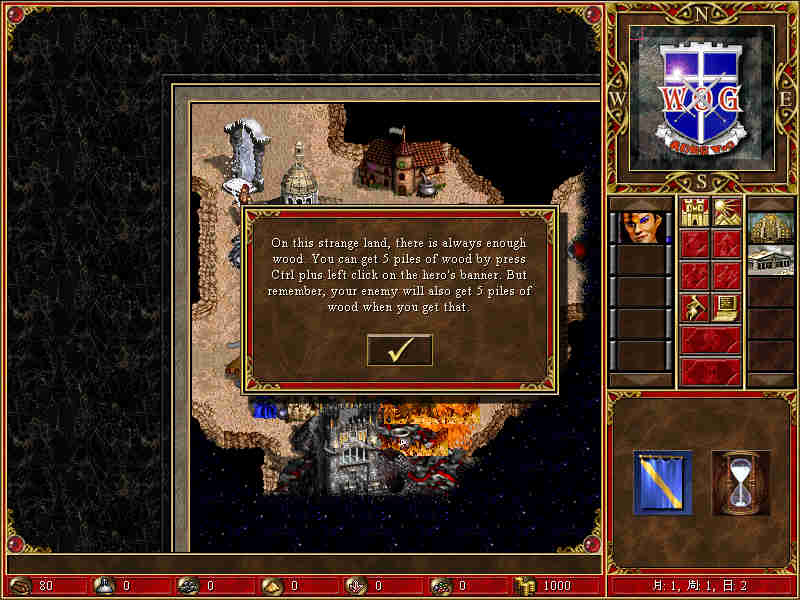Open adventure options with the hammer icon
This screenshot has width=800, height=600.
[x=695, y=307]
